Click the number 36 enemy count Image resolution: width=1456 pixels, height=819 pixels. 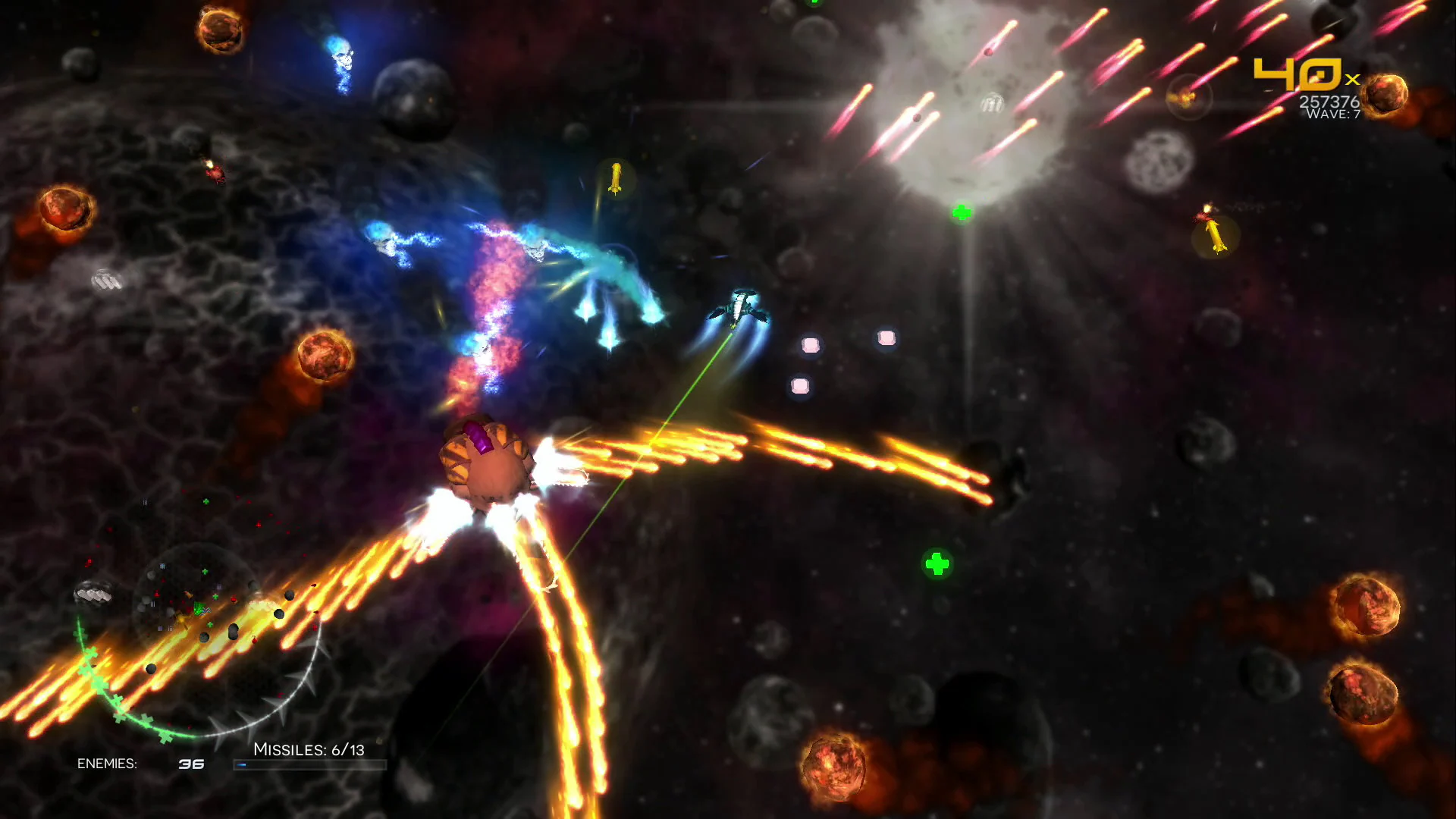pyautogui.click(x=191, y=763)
